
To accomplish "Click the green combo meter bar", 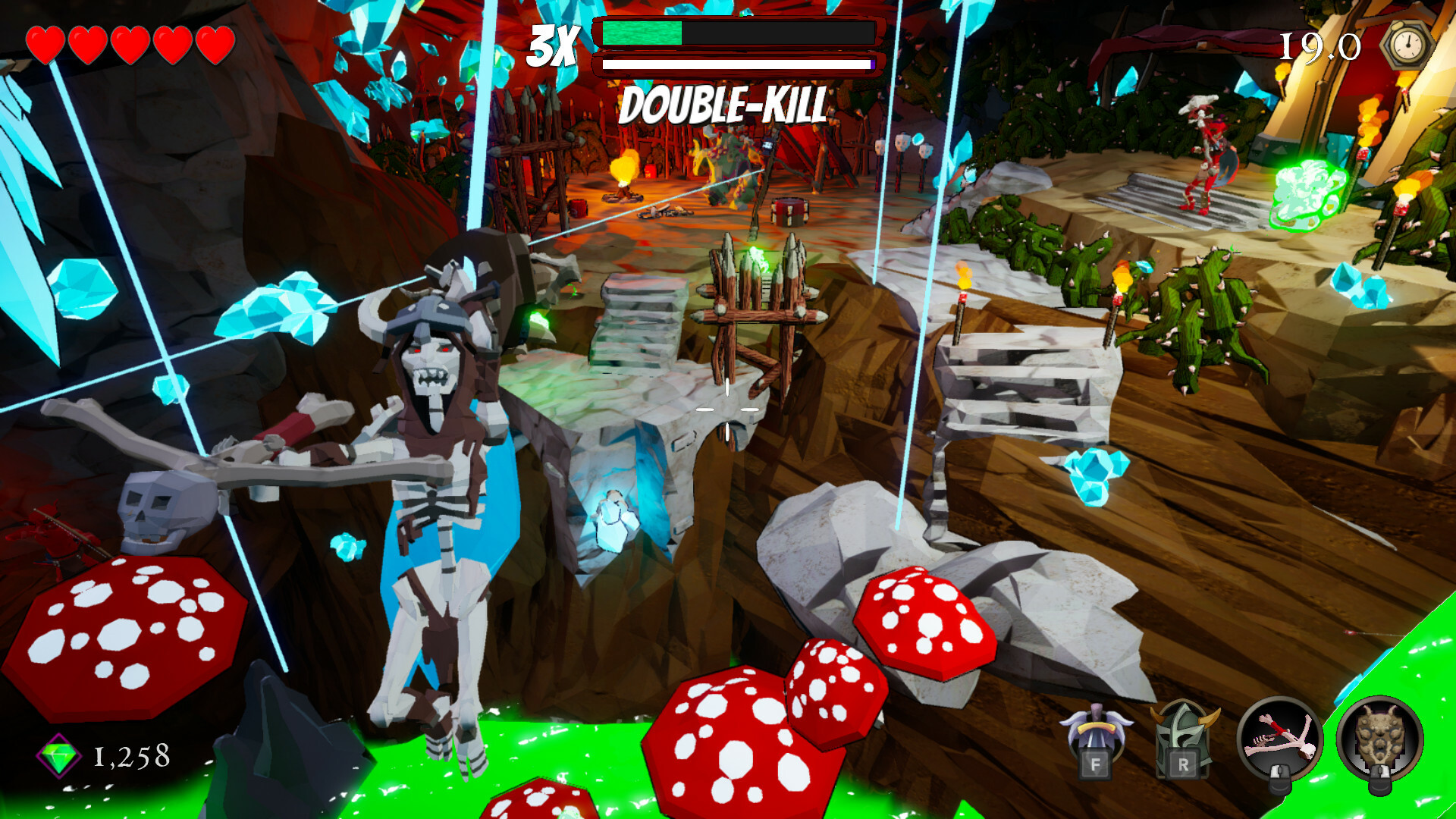I will tap(641, 33).
